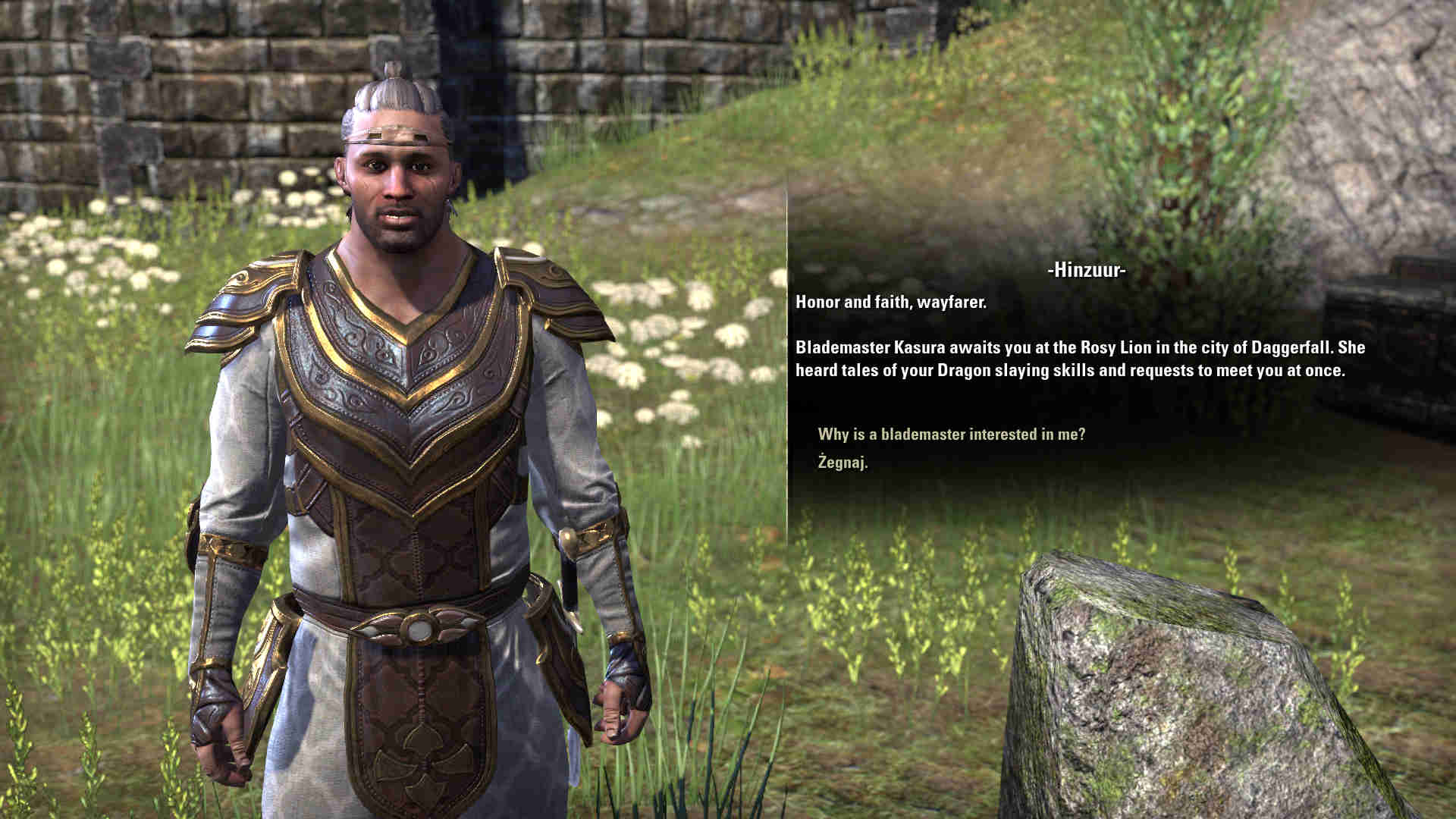This screenshot has height=819, width=1456.
Task: Choose the Żegnaj goodbye option
Action: coord(843,462)
